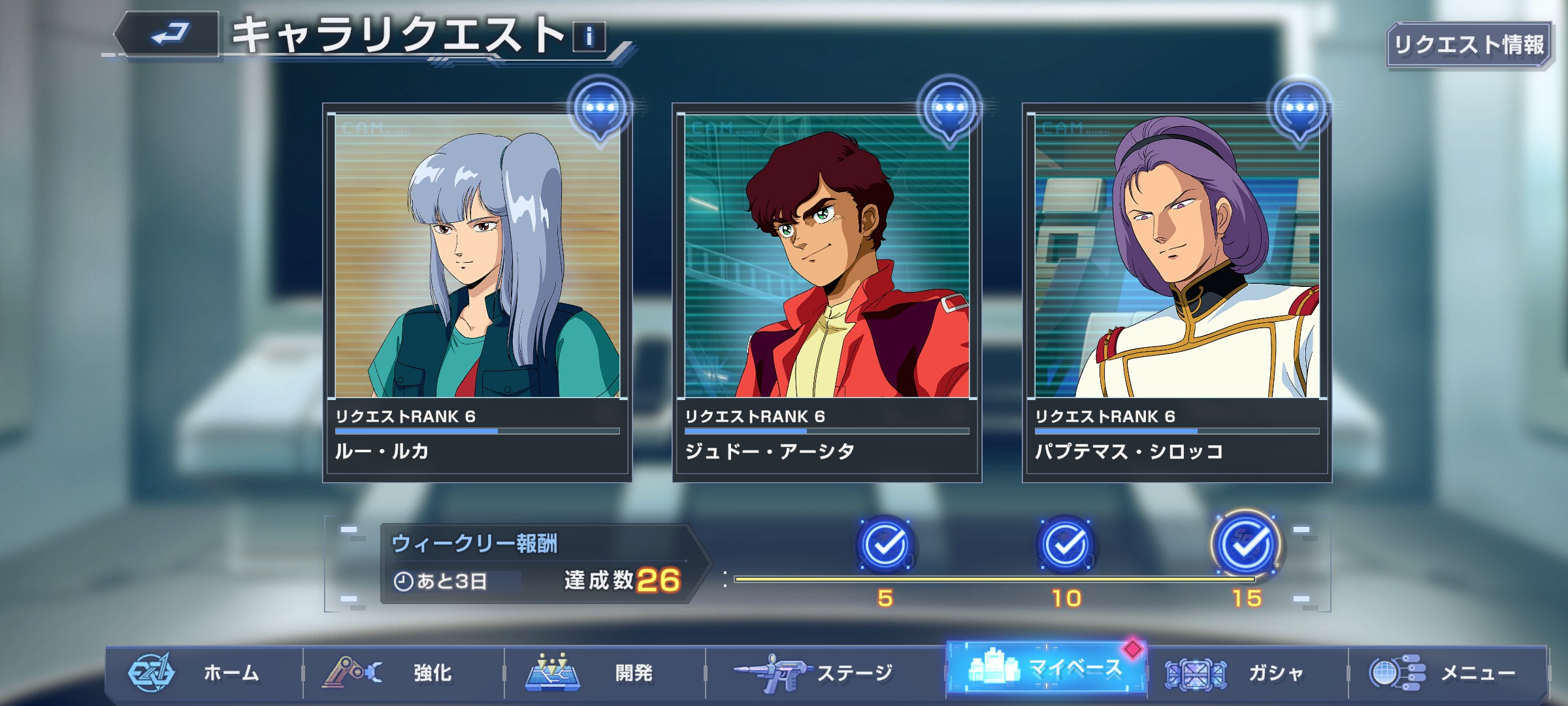This screenshot has width=1568, height=706.
Task: Check the 5-completion weekly reward marker
Action: (885, 545)
